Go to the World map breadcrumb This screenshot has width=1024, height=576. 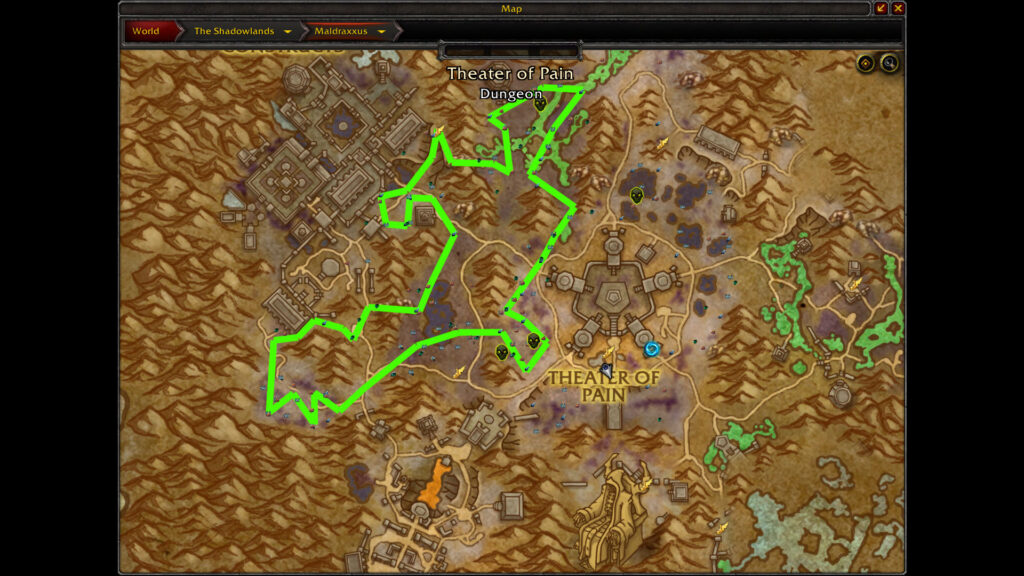(x=146, y=31)
